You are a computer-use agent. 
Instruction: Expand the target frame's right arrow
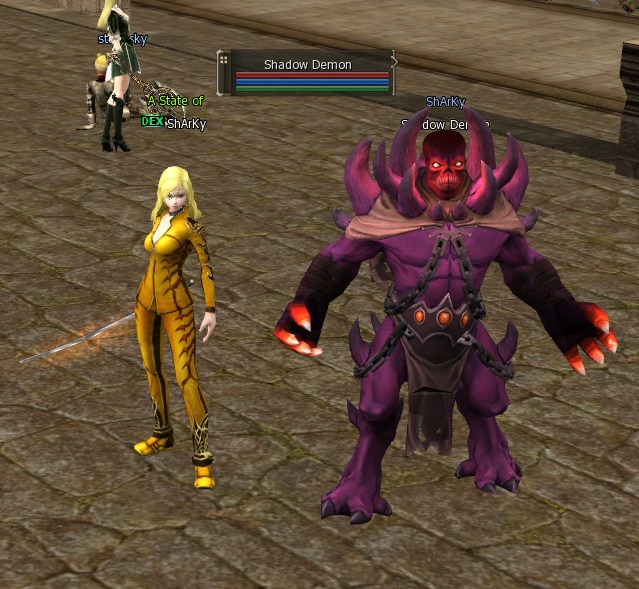[393, 62]
